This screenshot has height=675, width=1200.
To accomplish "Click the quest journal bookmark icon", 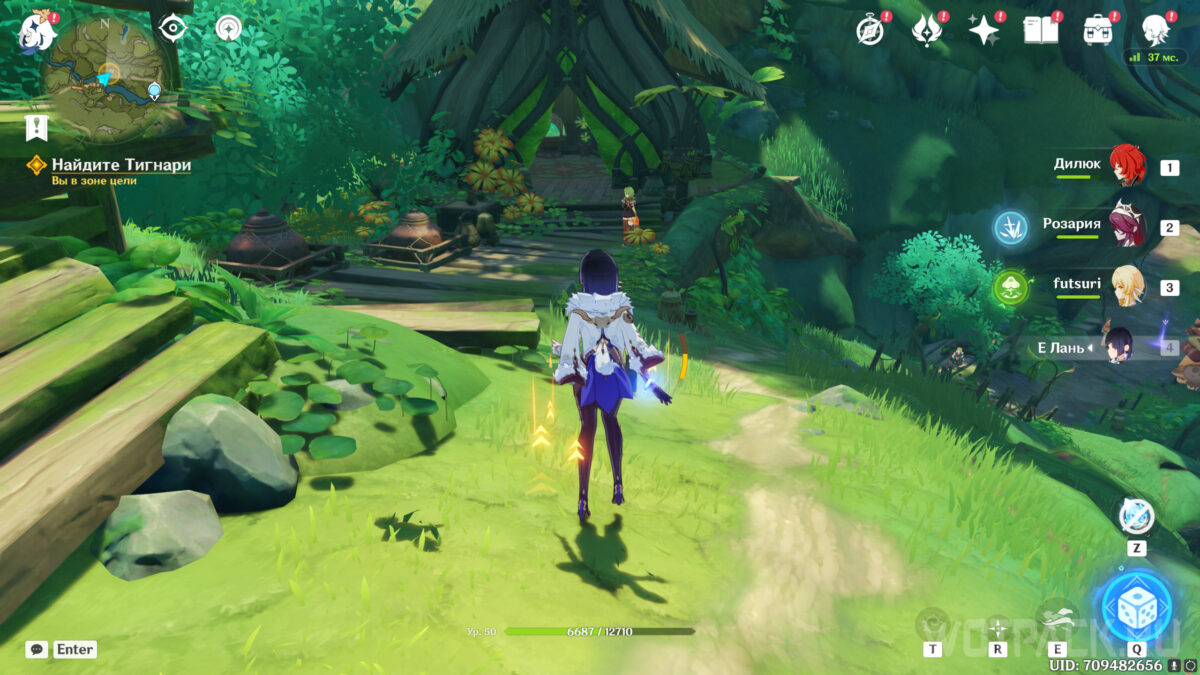I will (x=37, y=127).
